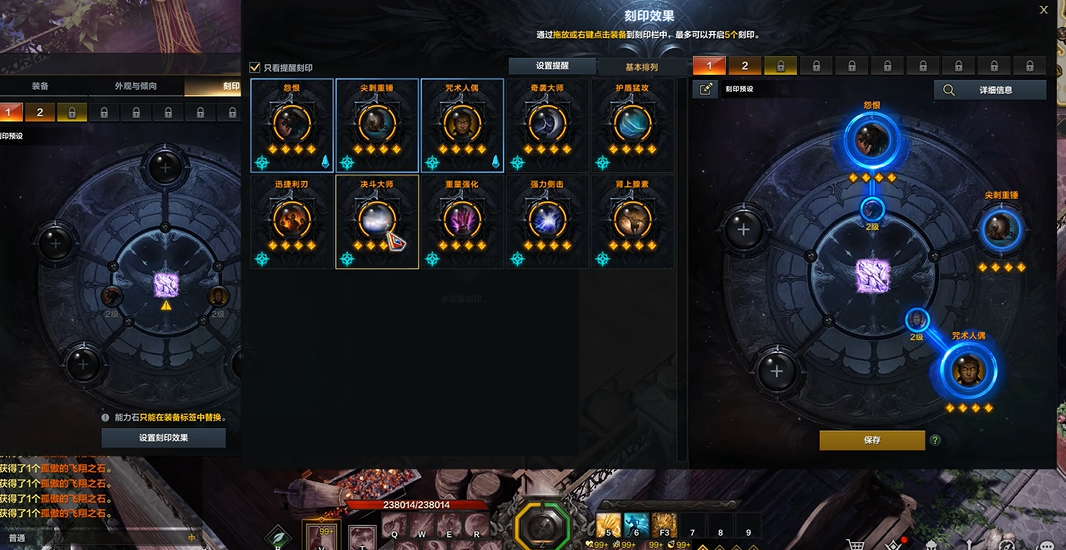Open the 外观与倾向 tab
1066x550 pixels.
136,86
